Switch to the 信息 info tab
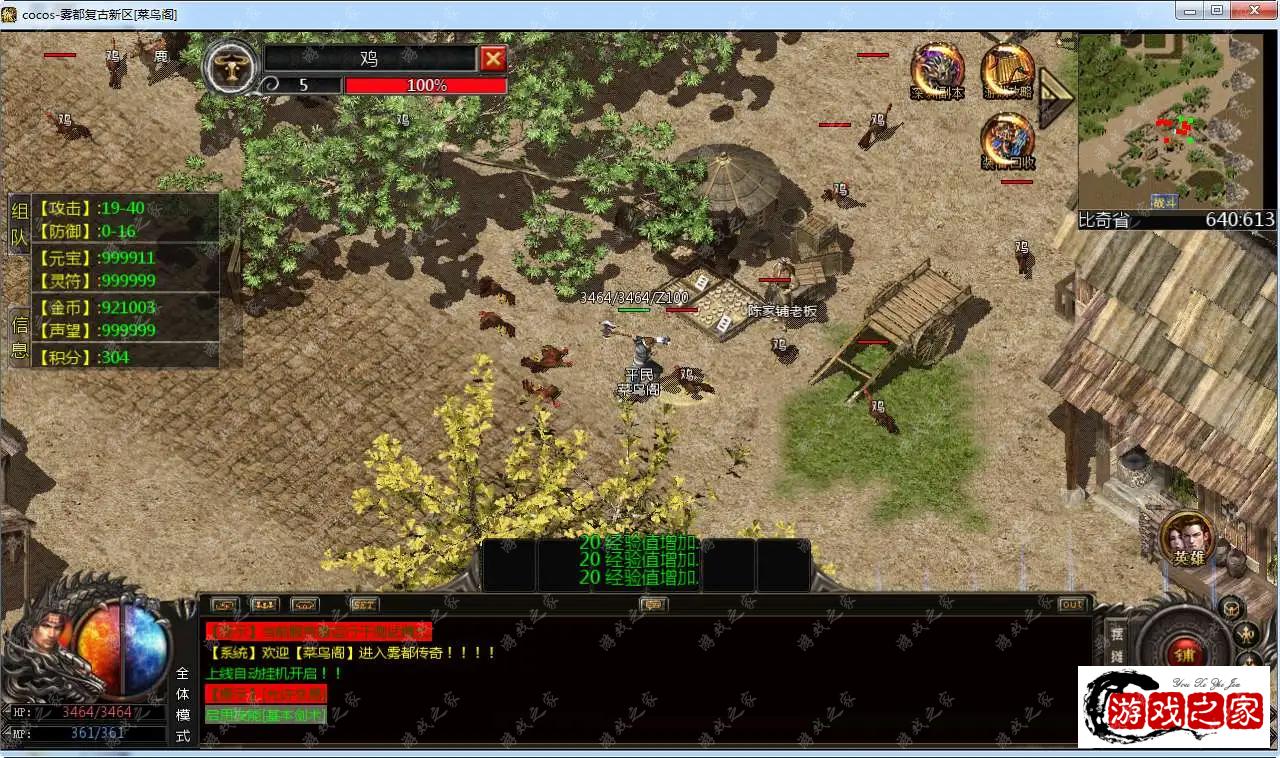The image size is (1280, 758). pyautogui.click(x=19, y=337)
